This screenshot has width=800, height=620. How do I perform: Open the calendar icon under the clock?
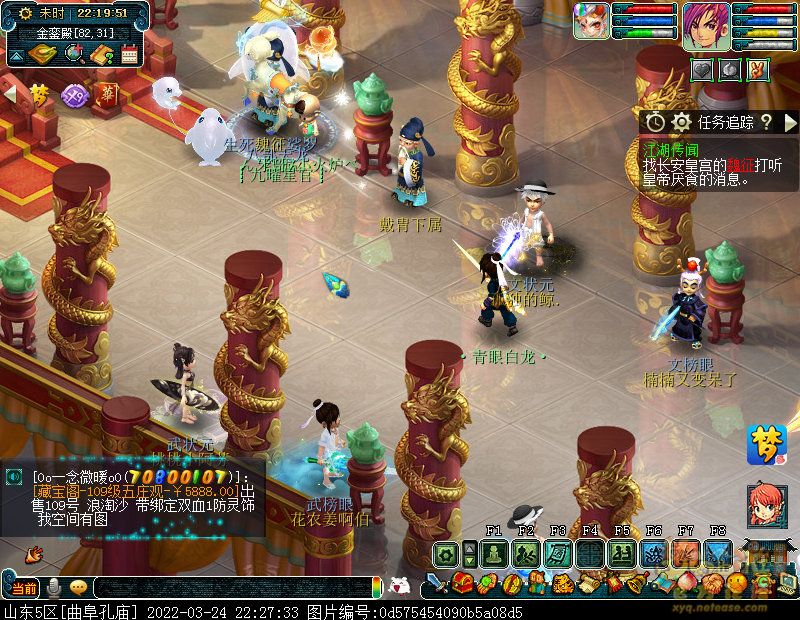pos(129,54)
